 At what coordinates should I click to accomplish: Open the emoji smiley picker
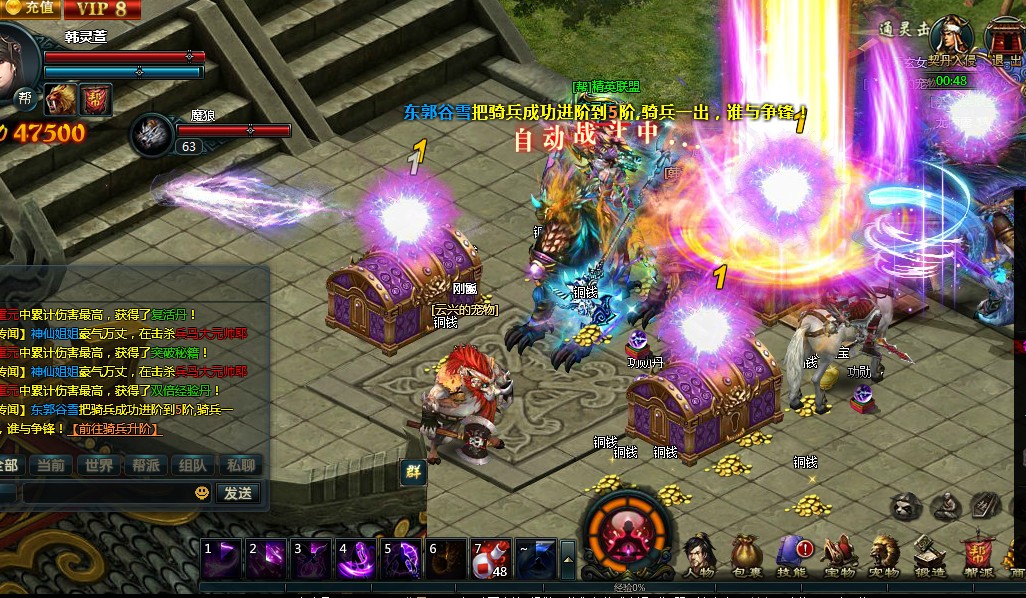pos(202,493)
